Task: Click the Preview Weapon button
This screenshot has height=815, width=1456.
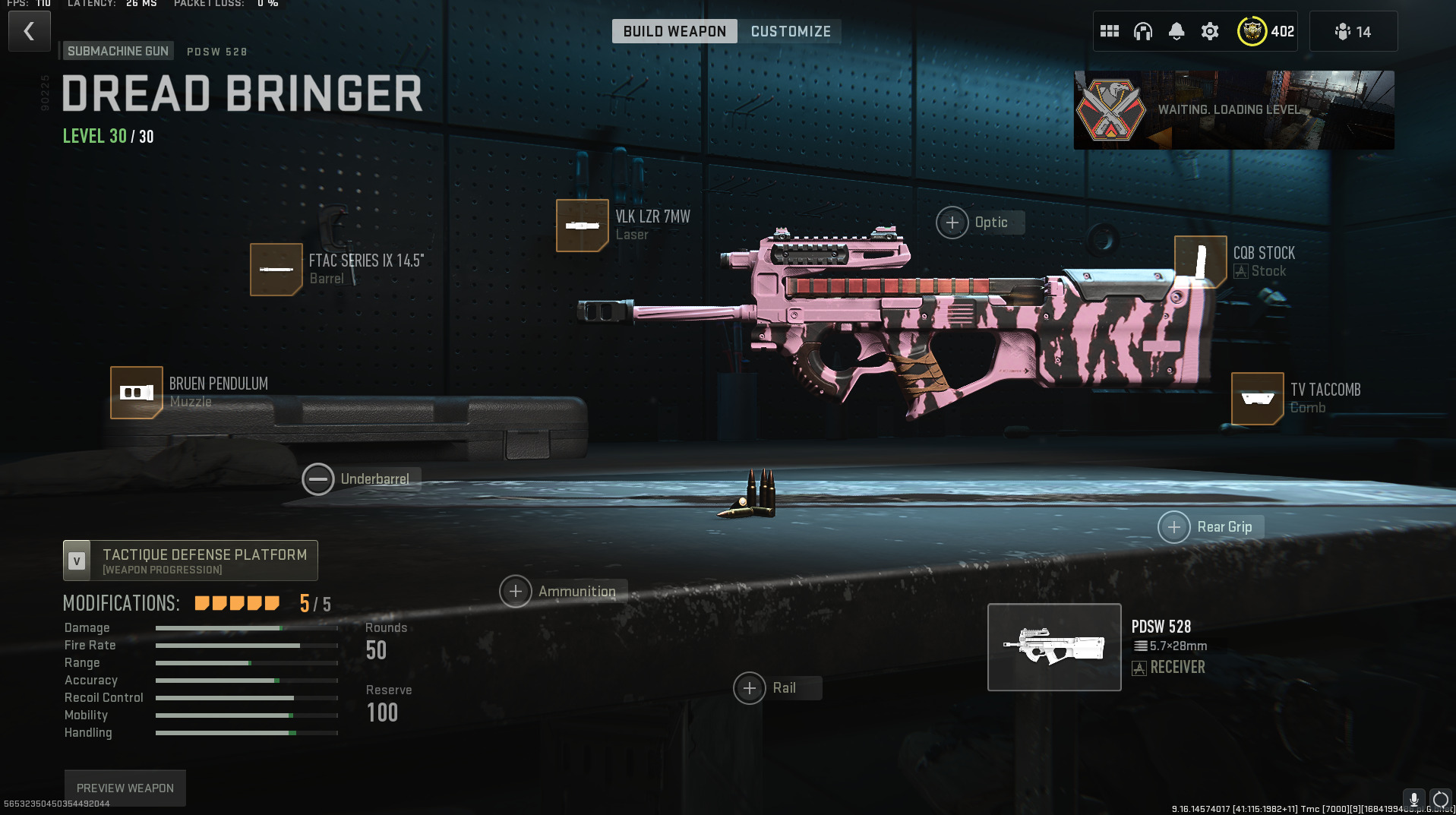Action: click(x=125, y=788)
